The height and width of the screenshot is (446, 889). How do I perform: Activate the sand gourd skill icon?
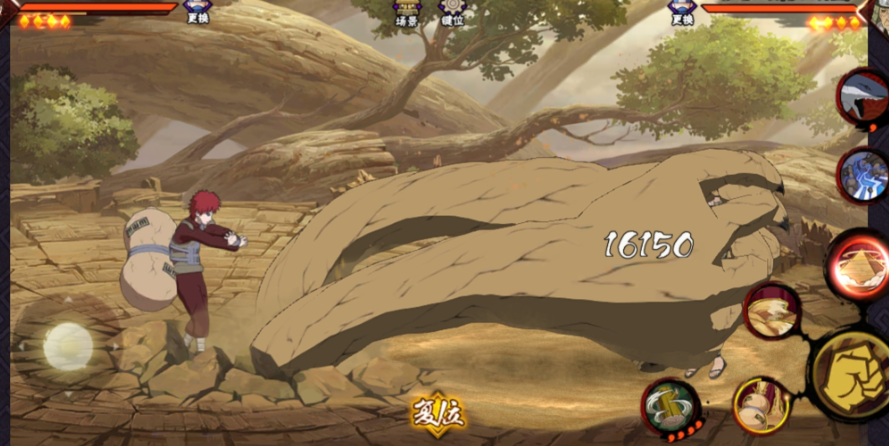point(761,404)
